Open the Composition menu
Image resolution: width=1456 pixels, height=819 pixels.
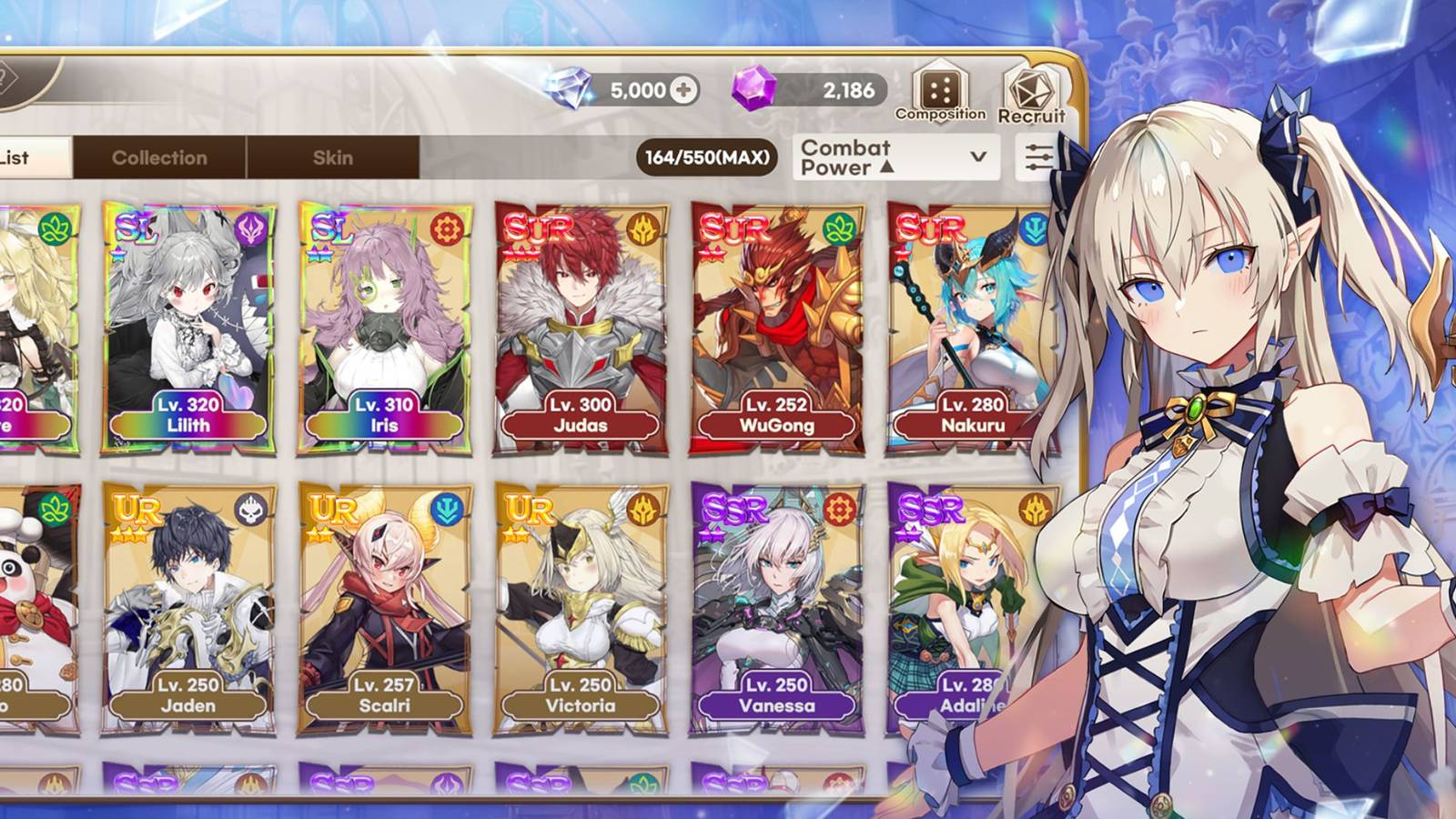(941, 88)
